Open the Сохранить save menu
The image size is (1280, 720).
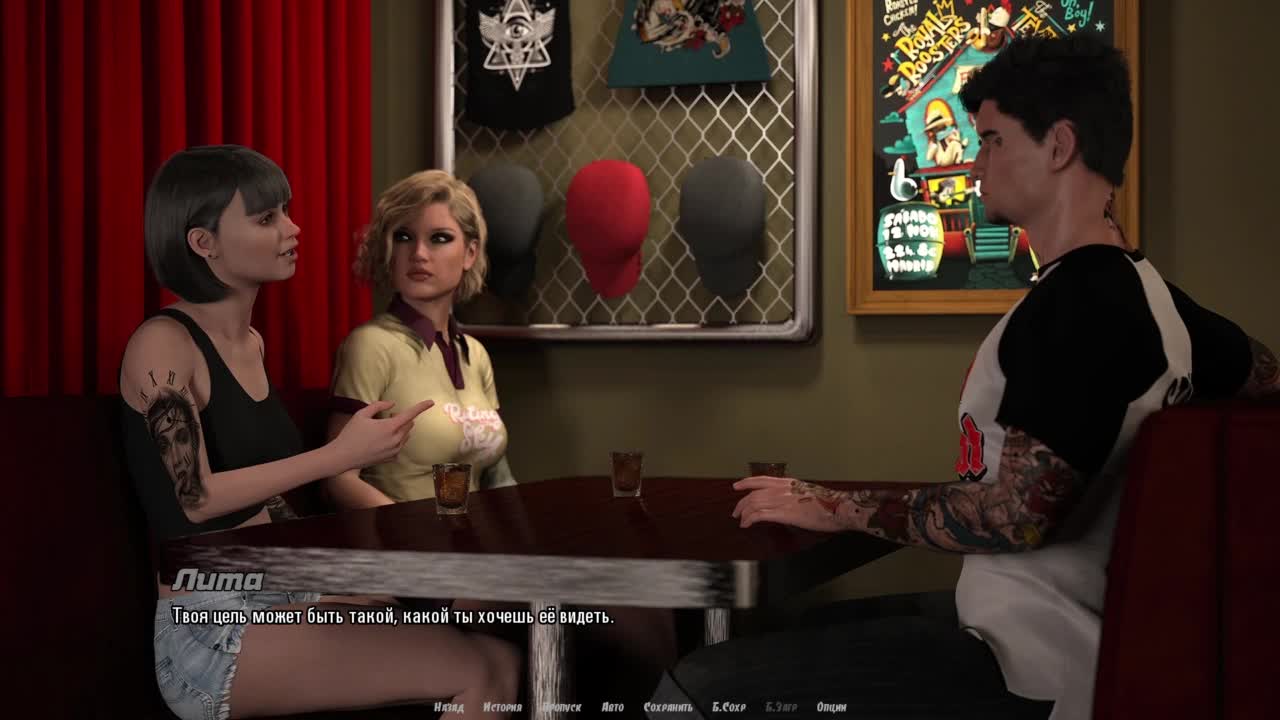pos(668,707)
